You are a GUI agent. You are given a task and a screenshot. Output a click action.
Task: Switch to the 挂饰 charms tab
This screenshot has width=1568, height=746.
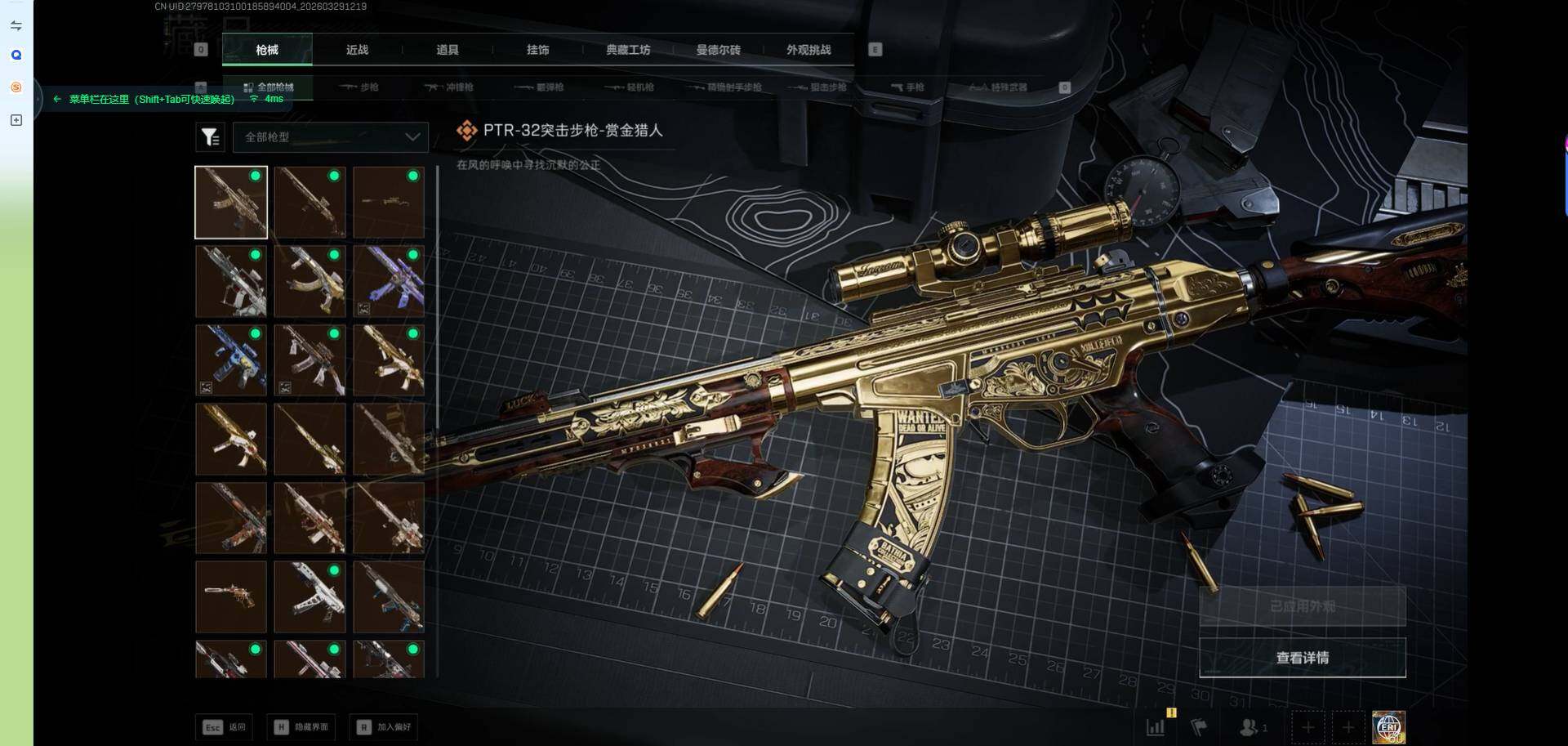point(537,50)
